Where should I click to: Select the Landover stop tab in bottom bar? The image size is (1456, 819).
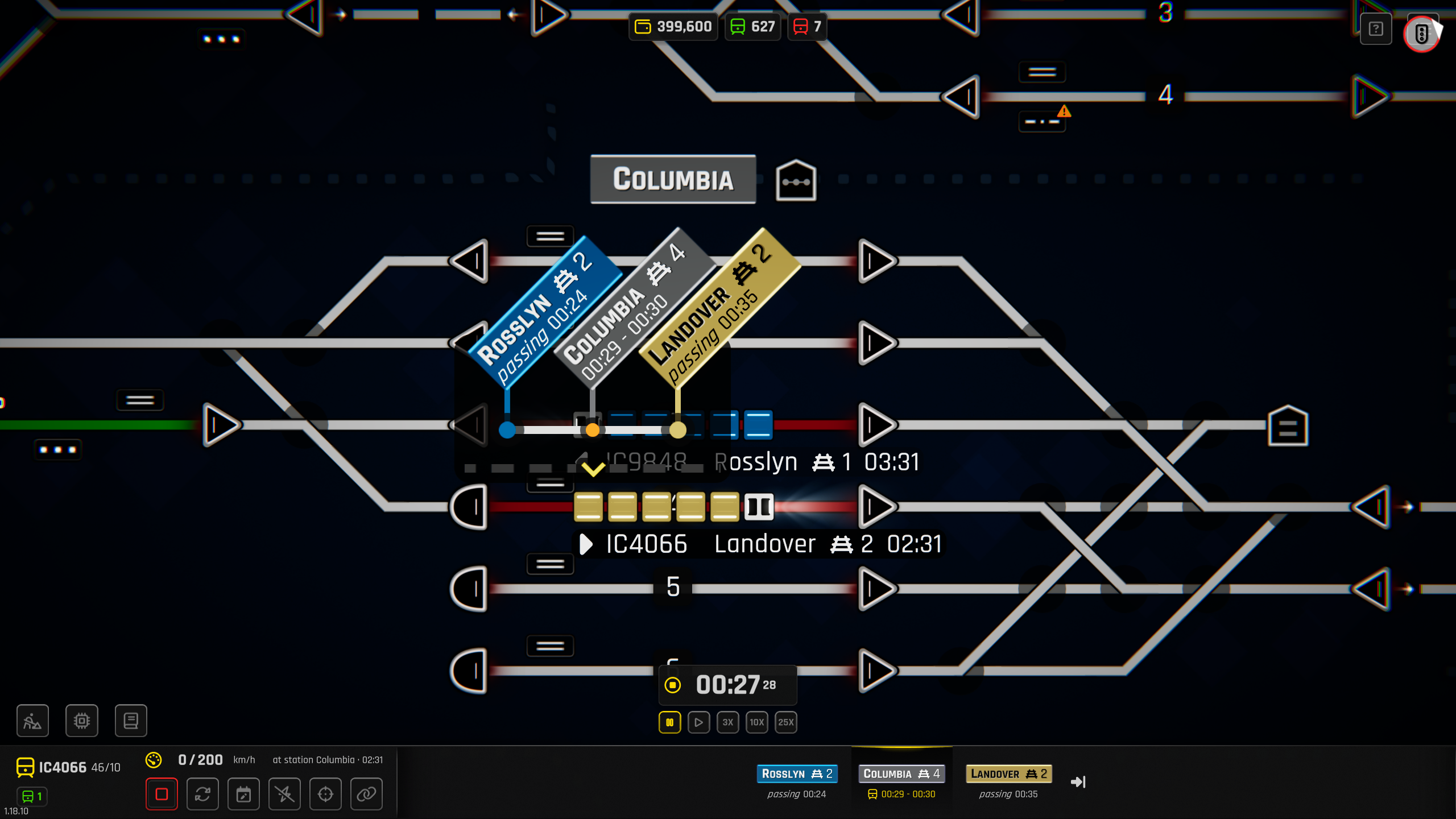click(1008, 773)
